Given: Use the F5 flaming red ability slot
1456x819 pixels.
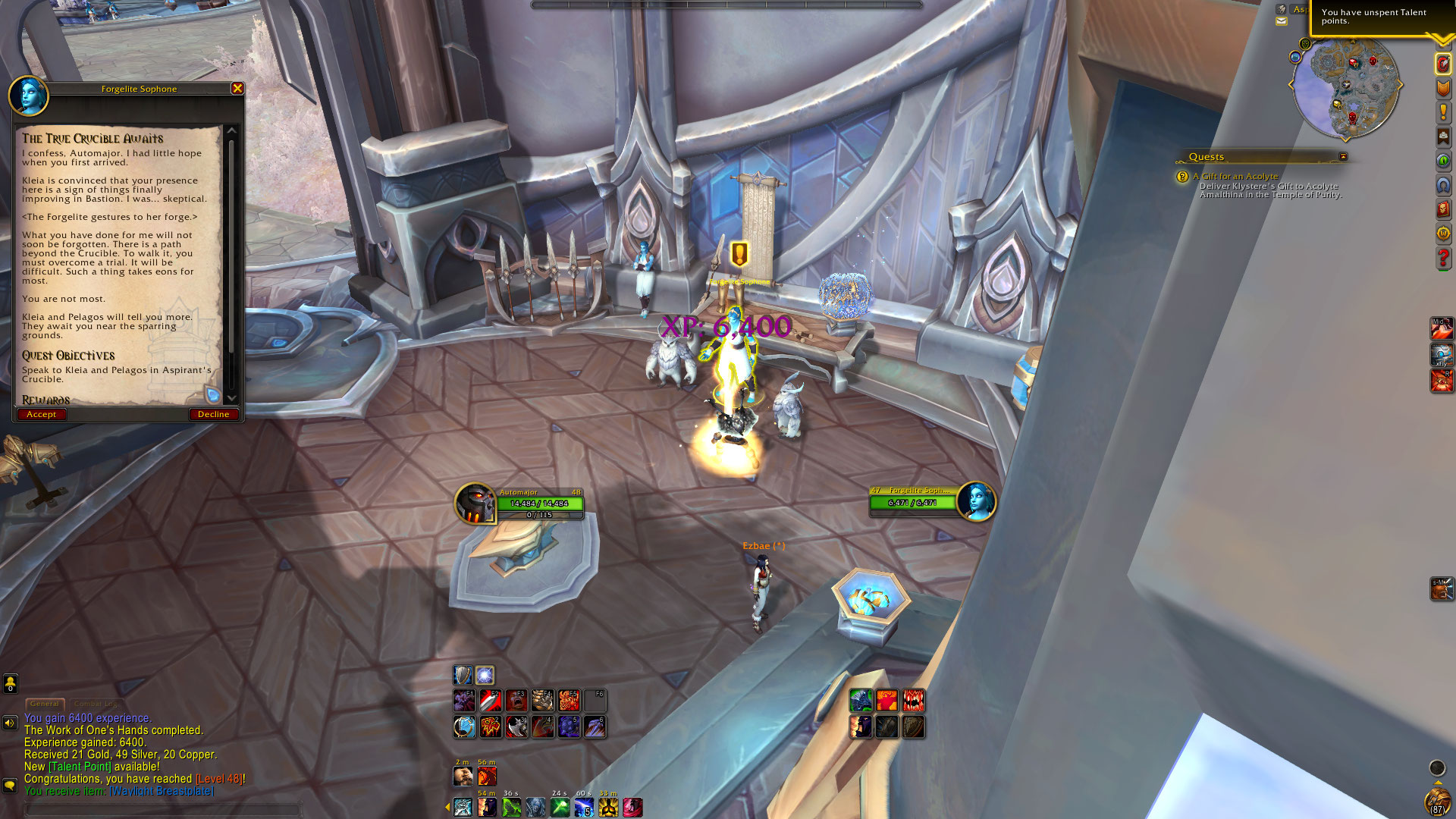Looking at the screenshot, I should point(569,700).
